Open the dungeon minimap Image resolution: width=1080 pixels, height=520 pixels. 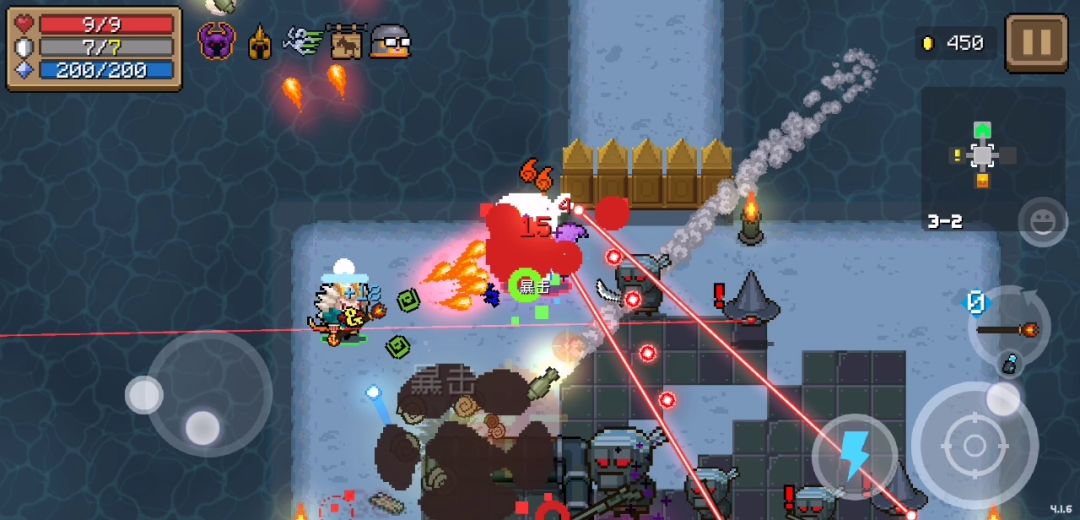click(983, 155)
